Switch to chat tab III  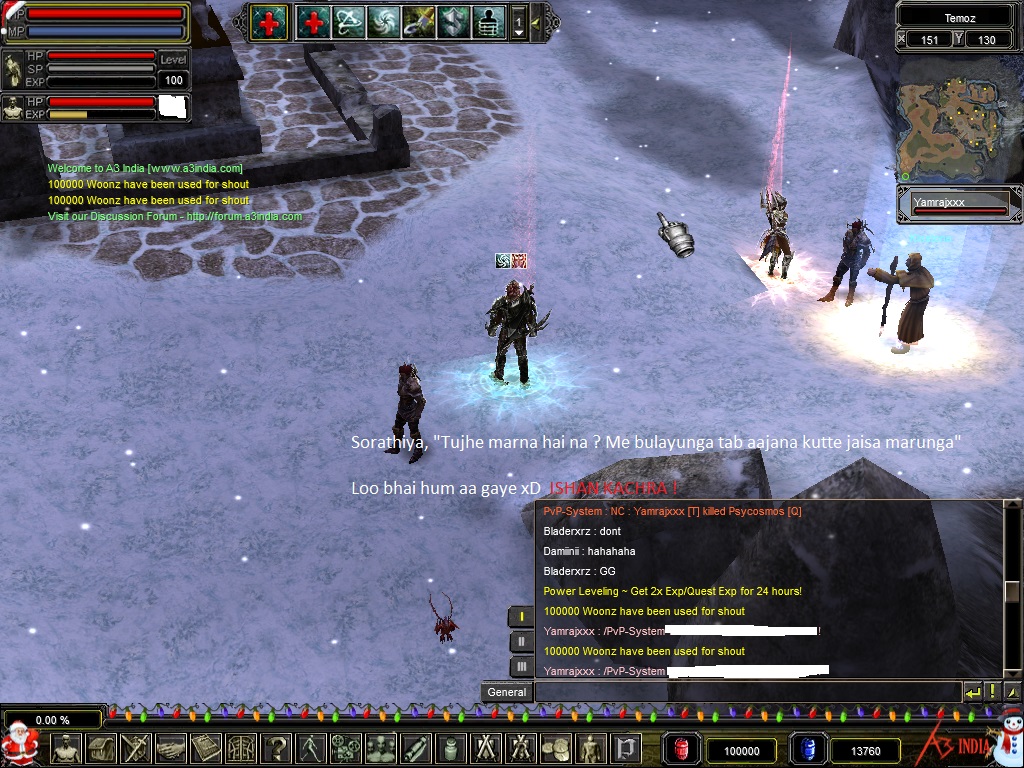tap(521, 666)
